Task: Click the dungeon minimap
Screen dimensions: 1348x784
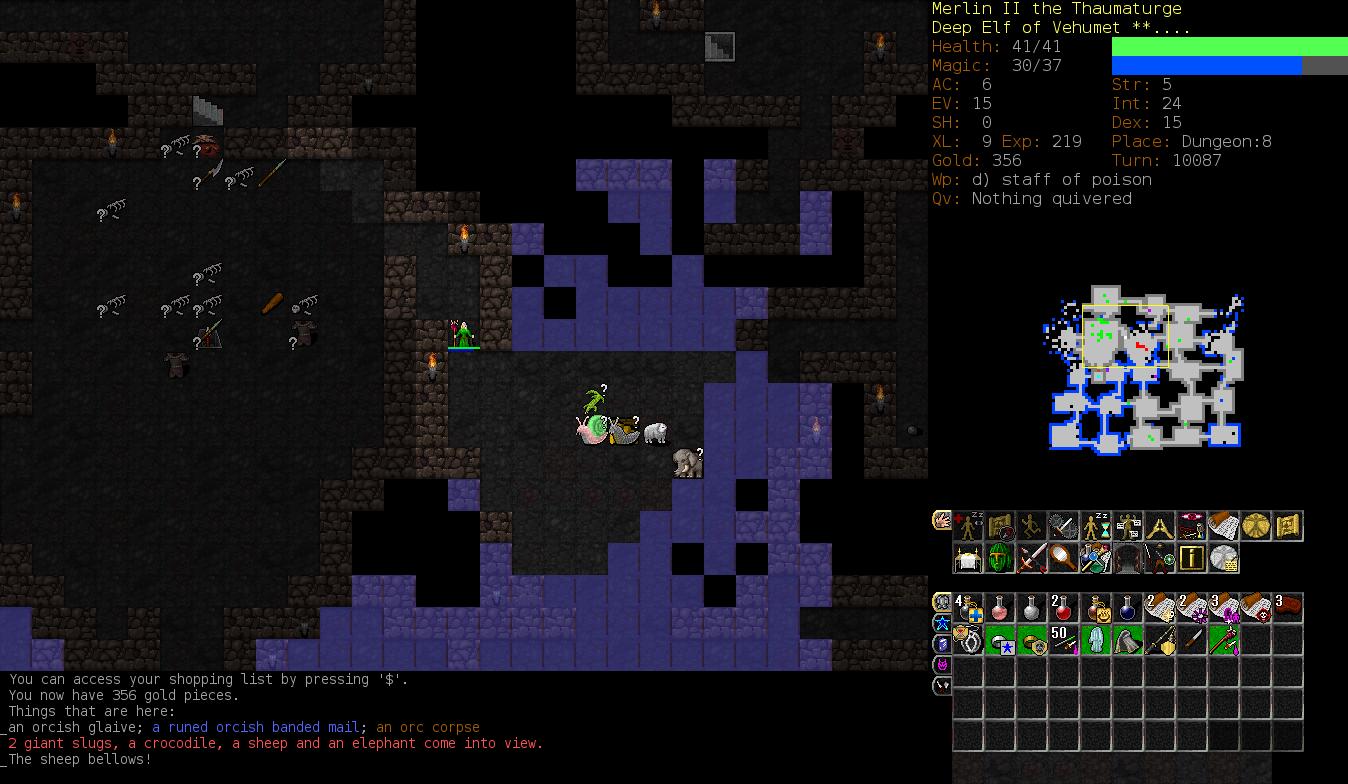Action: point(1144,372)
